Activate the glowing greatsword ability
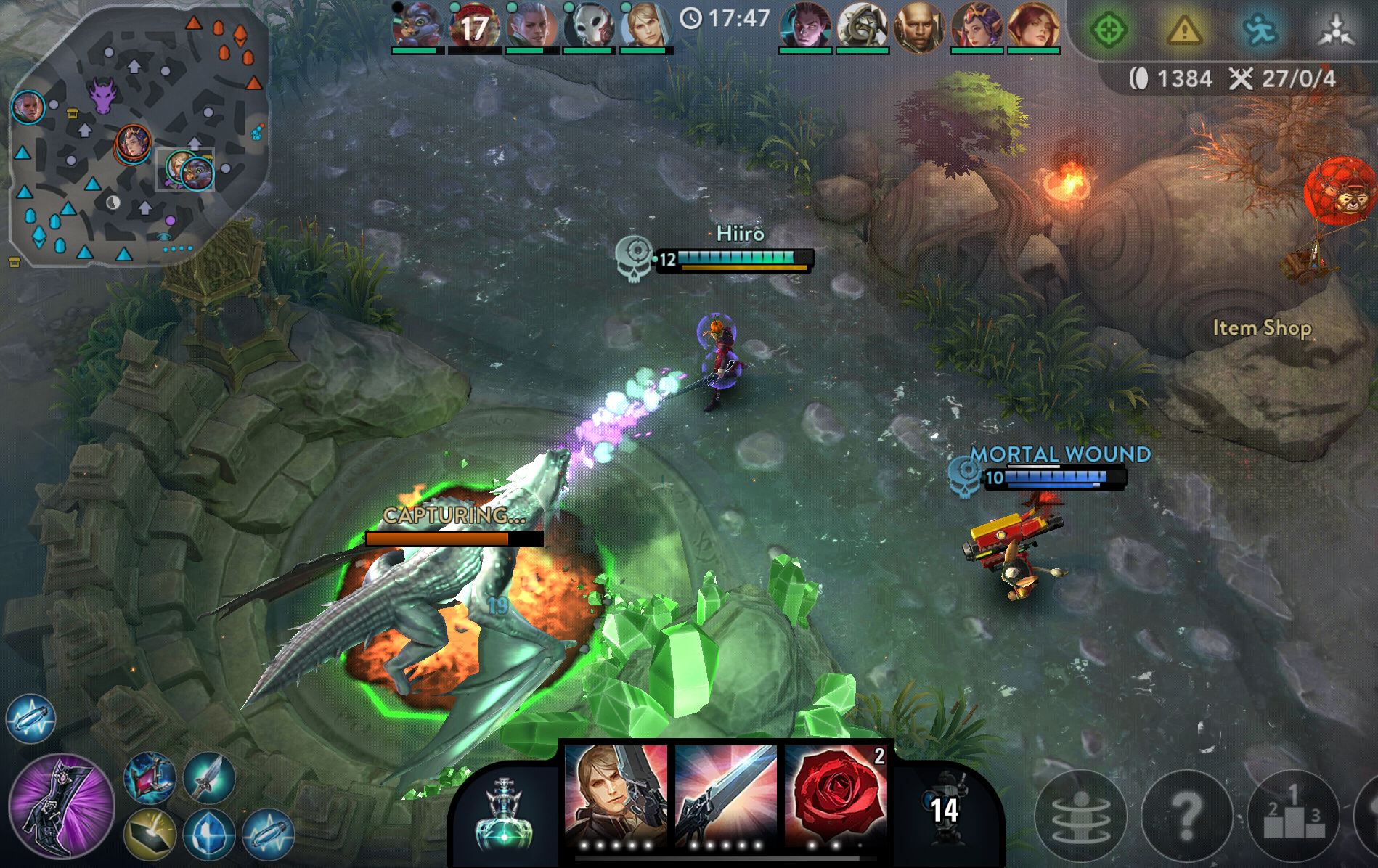The width and height of the screenshot is (1378, 868). pyautogui.click(x=725, y=796)
